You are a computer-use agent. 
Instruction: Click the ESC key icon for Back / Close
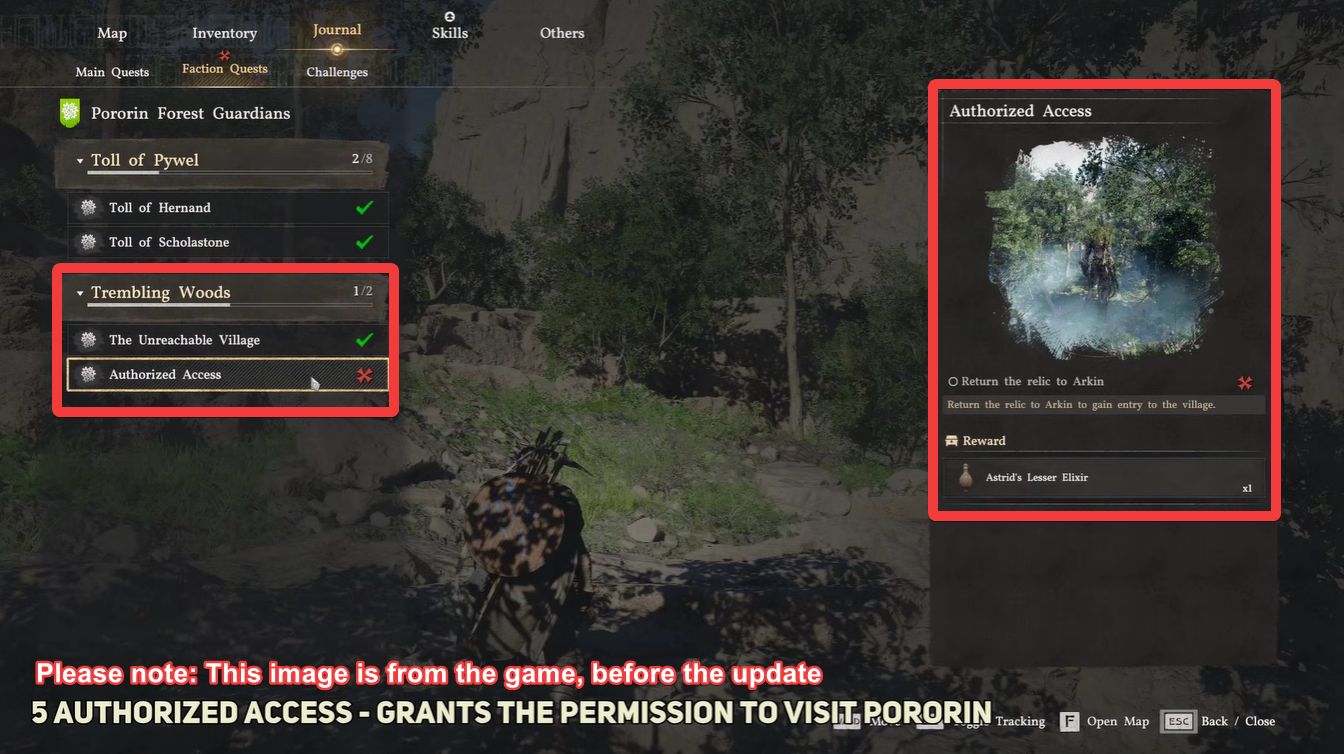click(x=1178, y=721)
